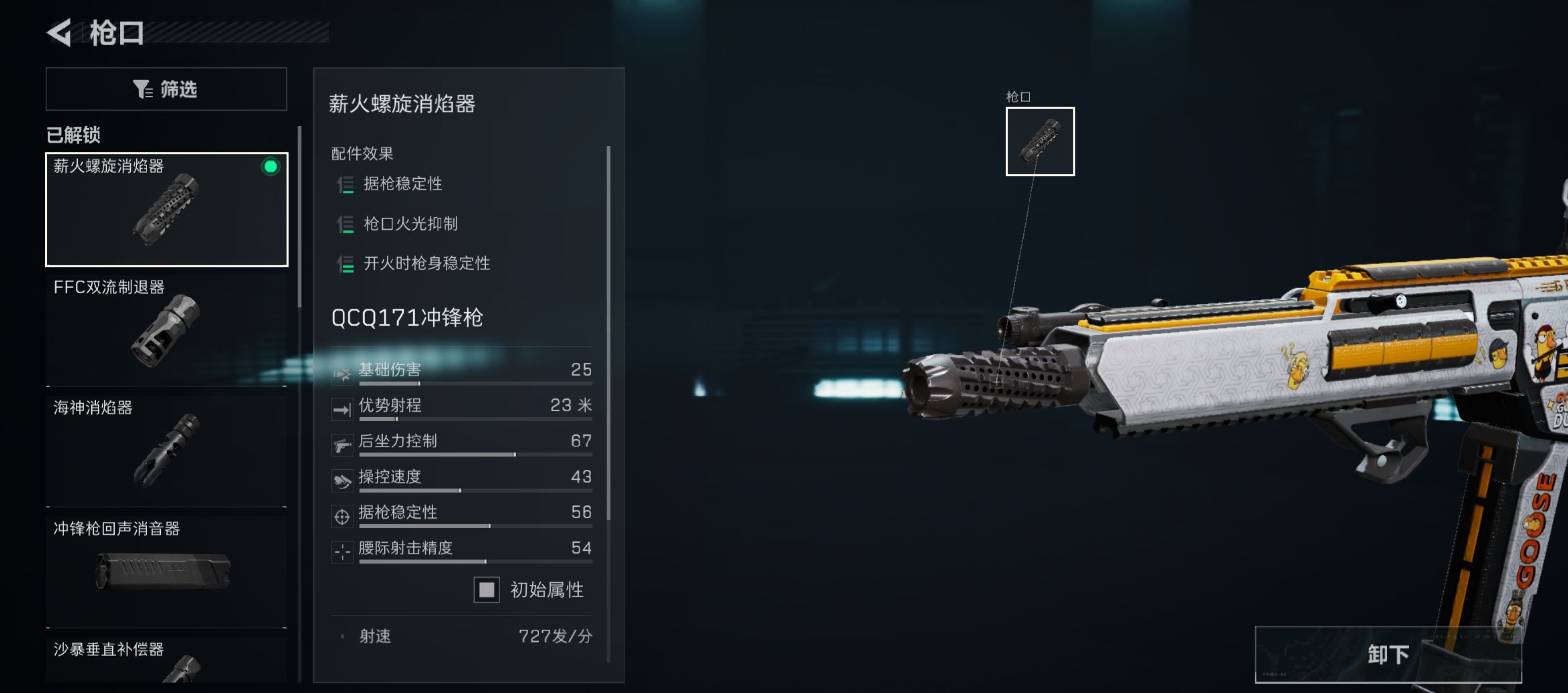This screenshot has height=693, width=1568.
Task: Select the 枪口 muzzle slot on weapon
Action: (1039, 142)
